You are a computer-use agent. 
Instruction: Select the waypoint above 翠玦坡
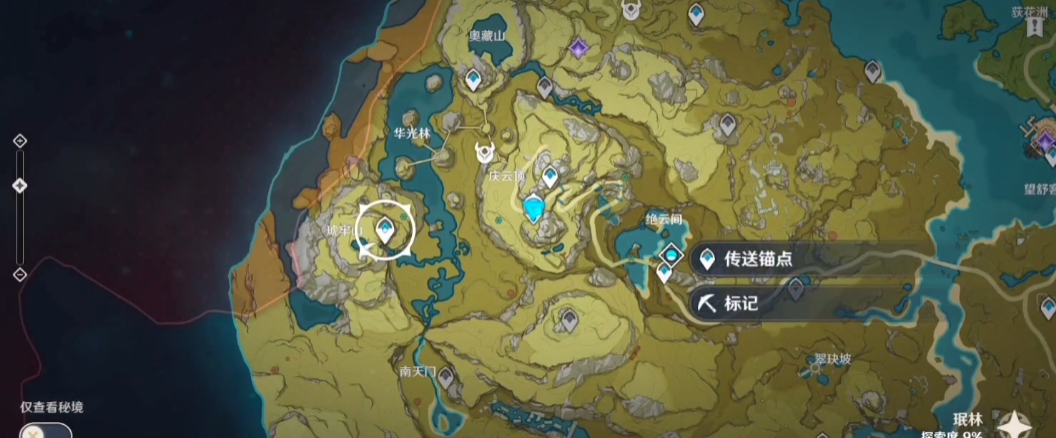796,288
